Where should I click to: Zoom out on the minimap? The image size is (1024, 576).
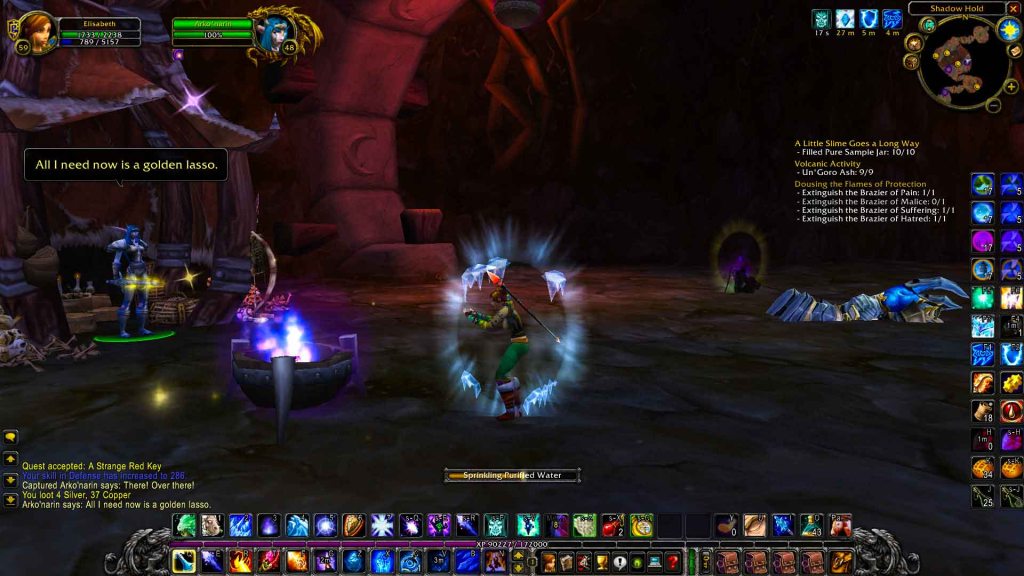[x=993, y=104]
